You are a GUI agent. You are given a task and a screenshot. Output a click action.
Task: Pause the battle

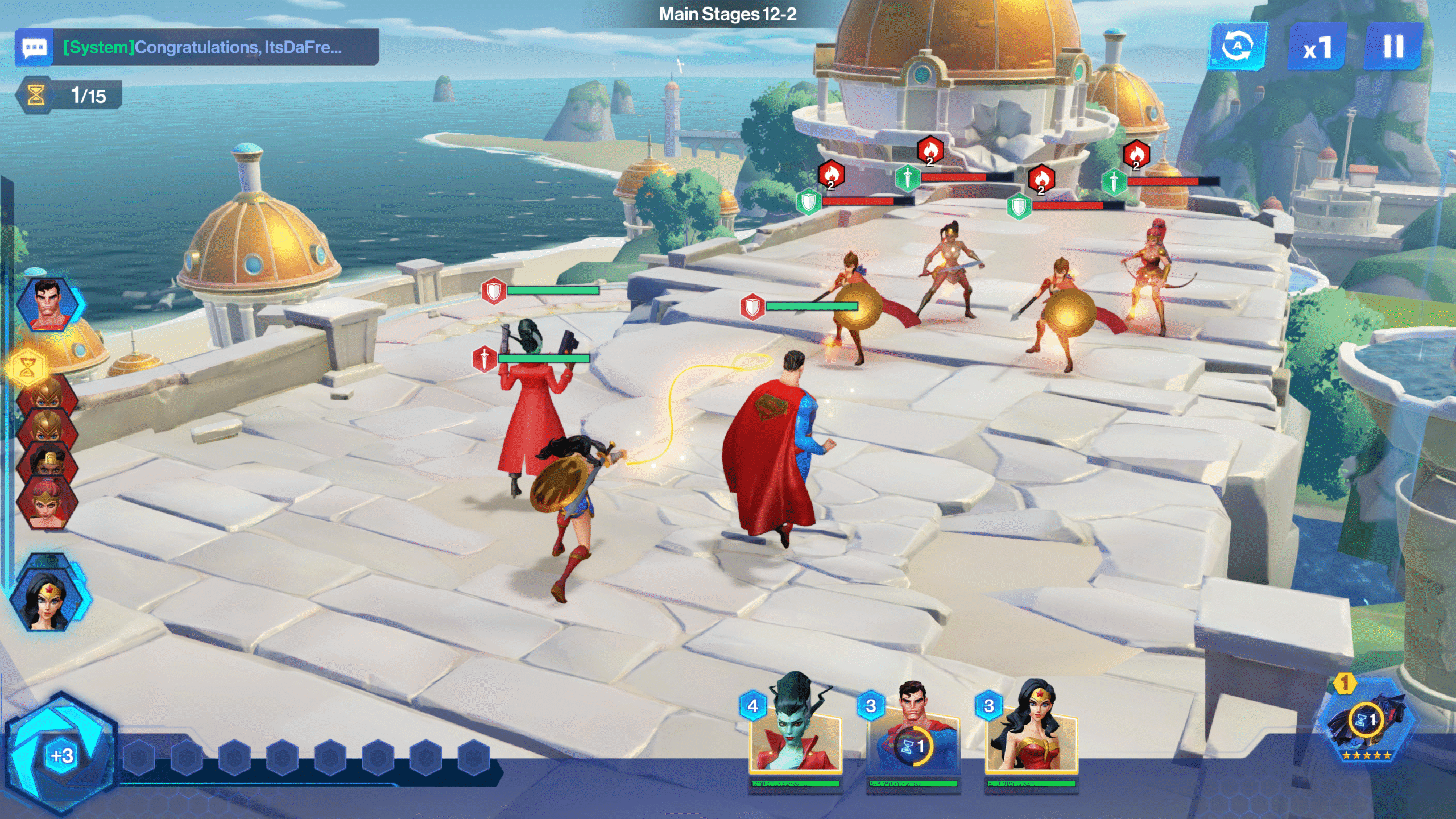1393,47
